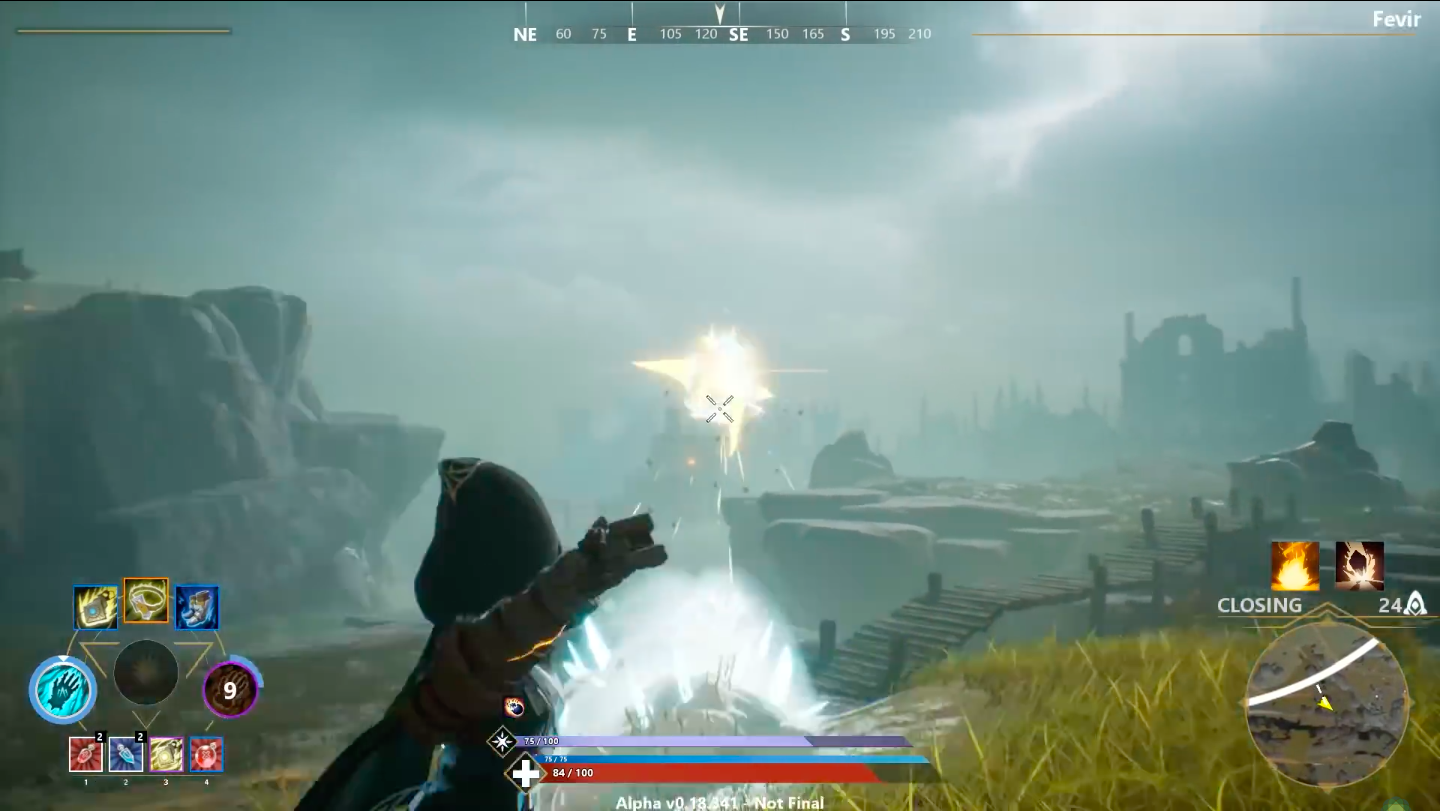This screenshot has width=1440, height=811.
Task: Select the orange flame status icon
Action: click(1295, 566)
